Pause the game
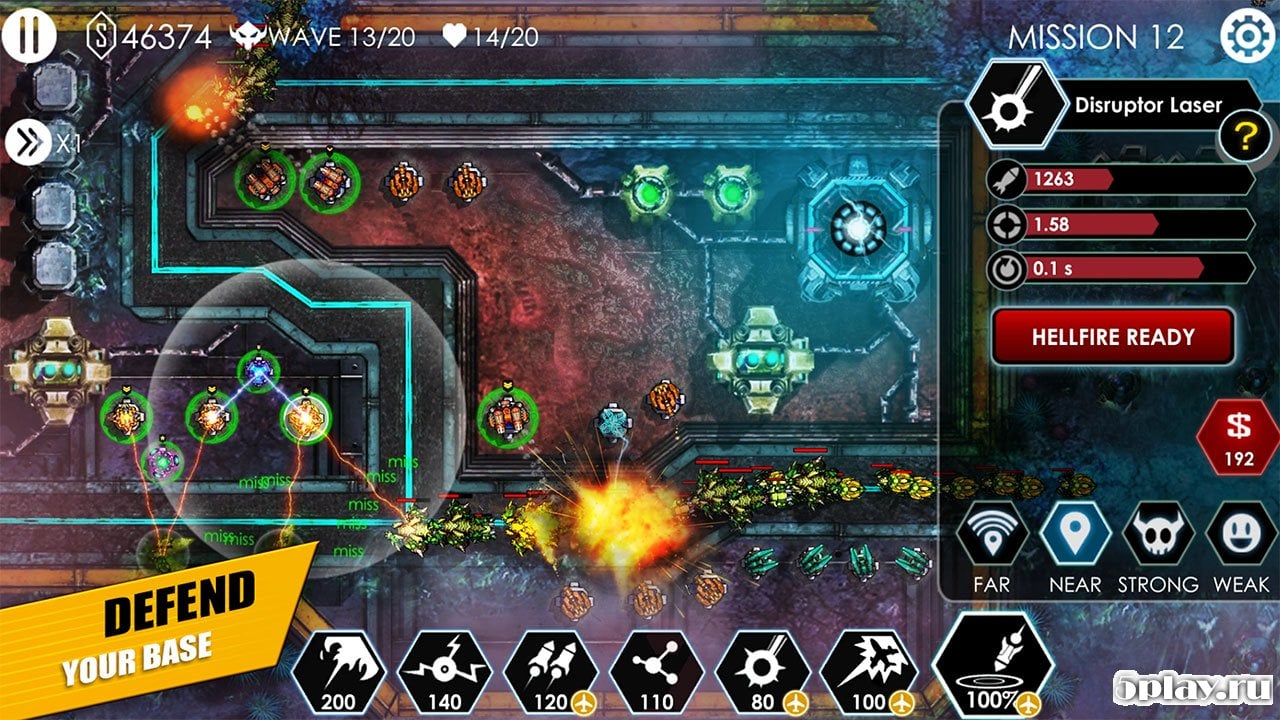Image resolution: width=1280 pixels, height=720 pixels. [29, 35]
